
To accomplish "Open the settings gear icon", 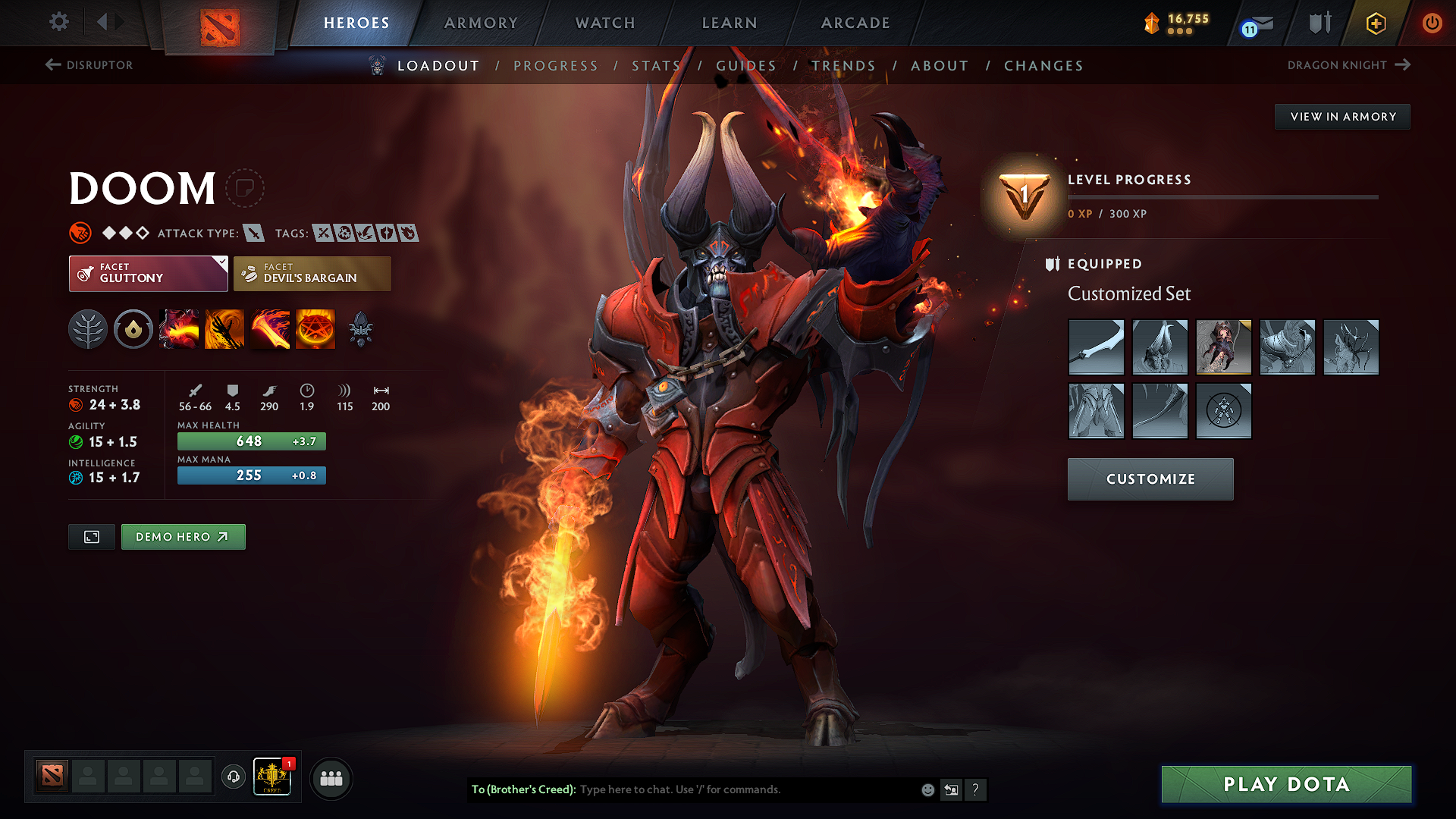I will pyautogui.click(x=58, y=23).
